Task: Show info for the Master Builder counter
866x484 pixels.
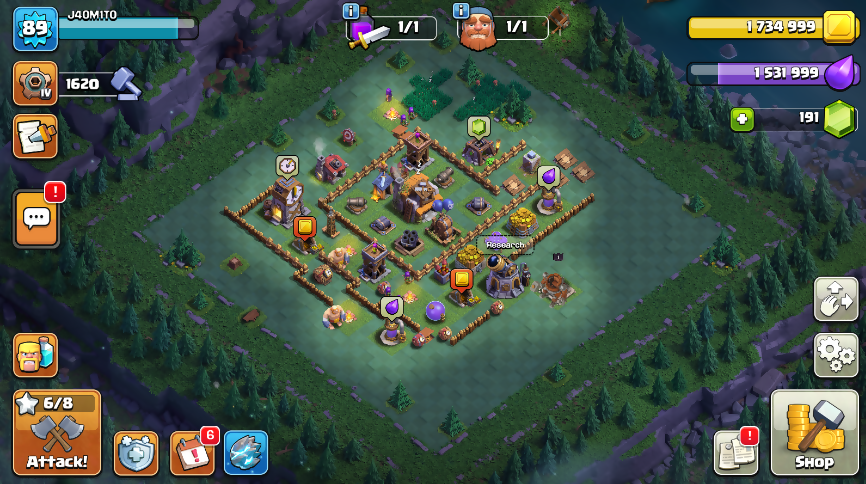Action: [x=461, y=11]
